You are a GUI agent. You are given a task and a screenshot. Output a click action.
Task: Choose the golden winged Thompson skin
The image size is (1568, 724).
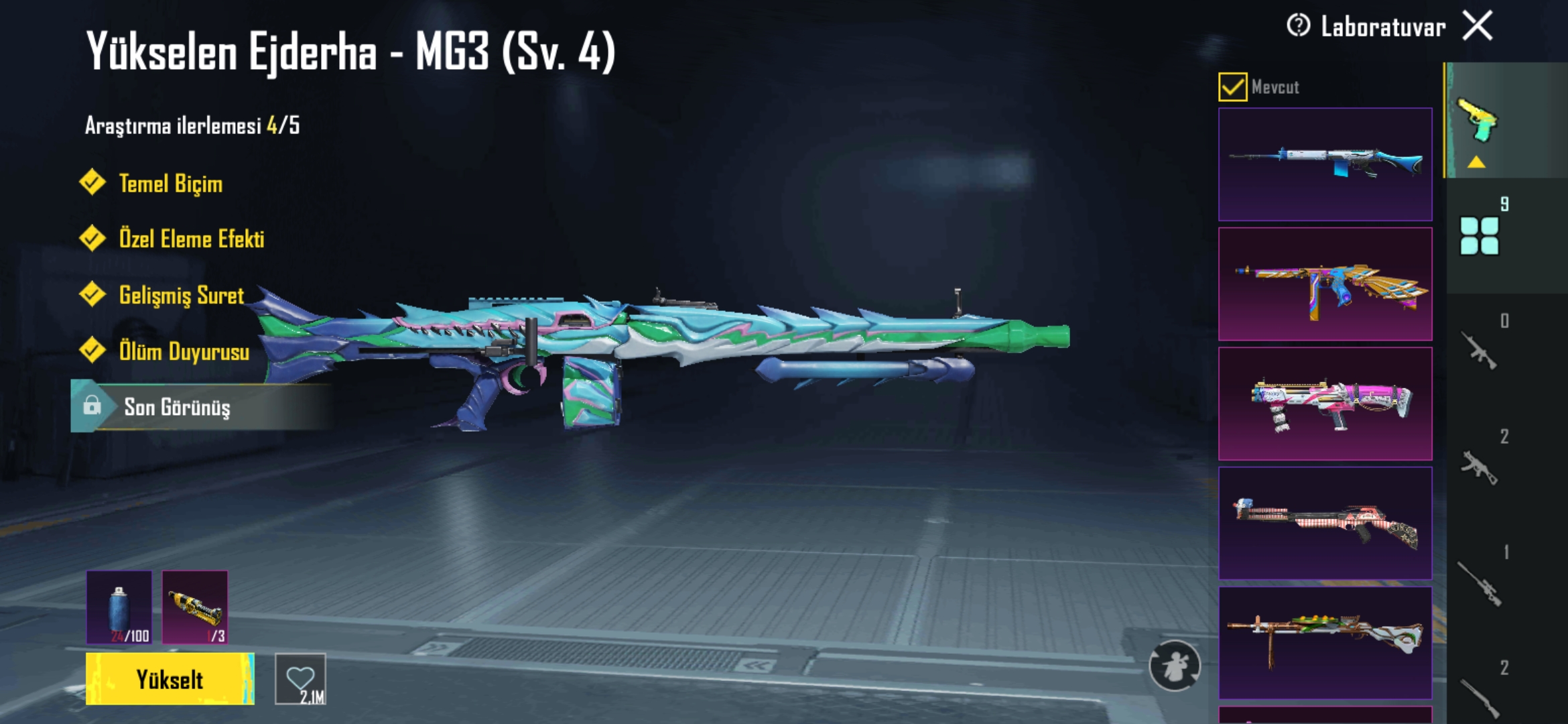[x=1325, y=284]
